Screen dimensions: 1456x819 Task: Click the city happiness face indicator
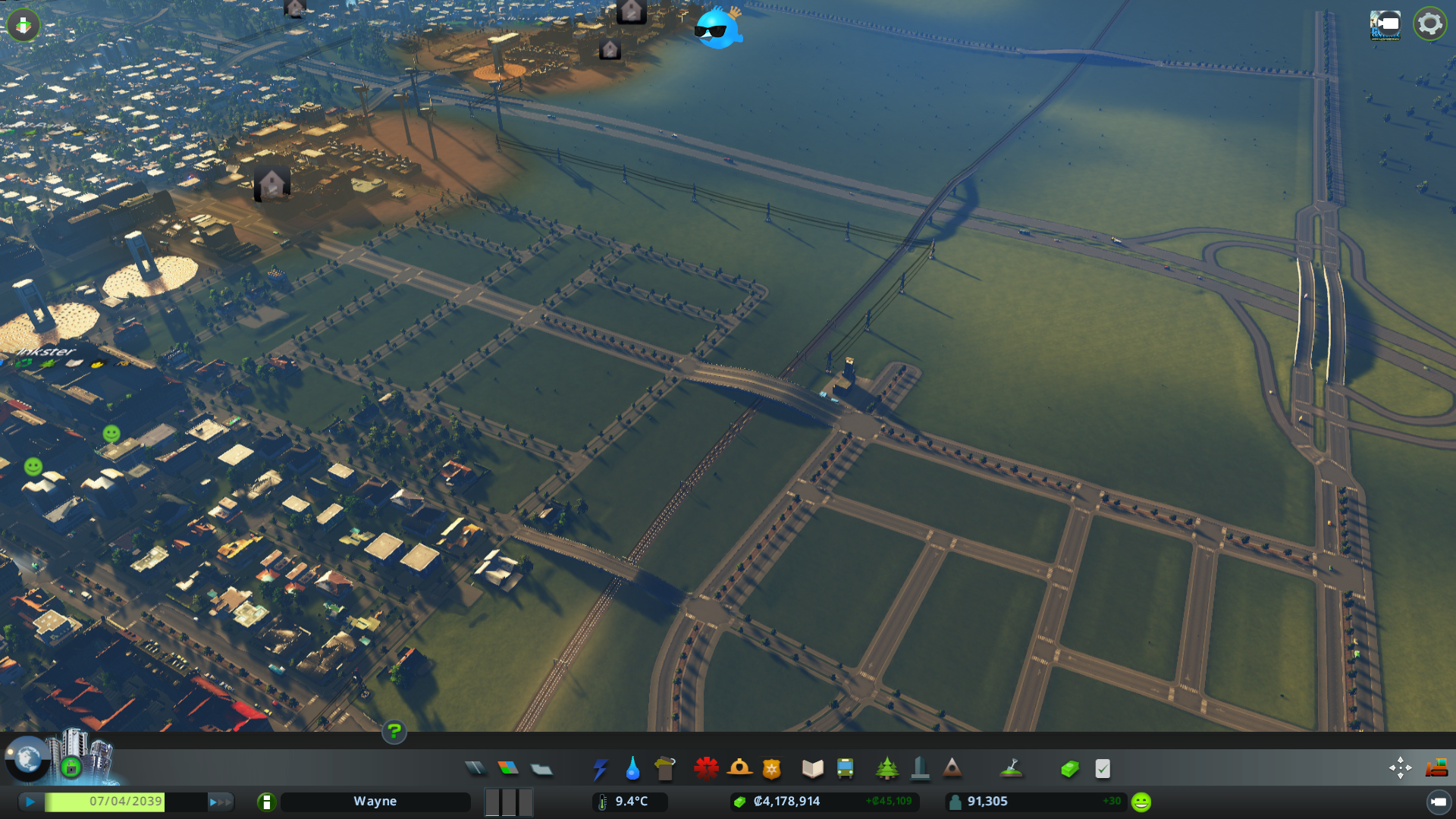pos(1140,801)
